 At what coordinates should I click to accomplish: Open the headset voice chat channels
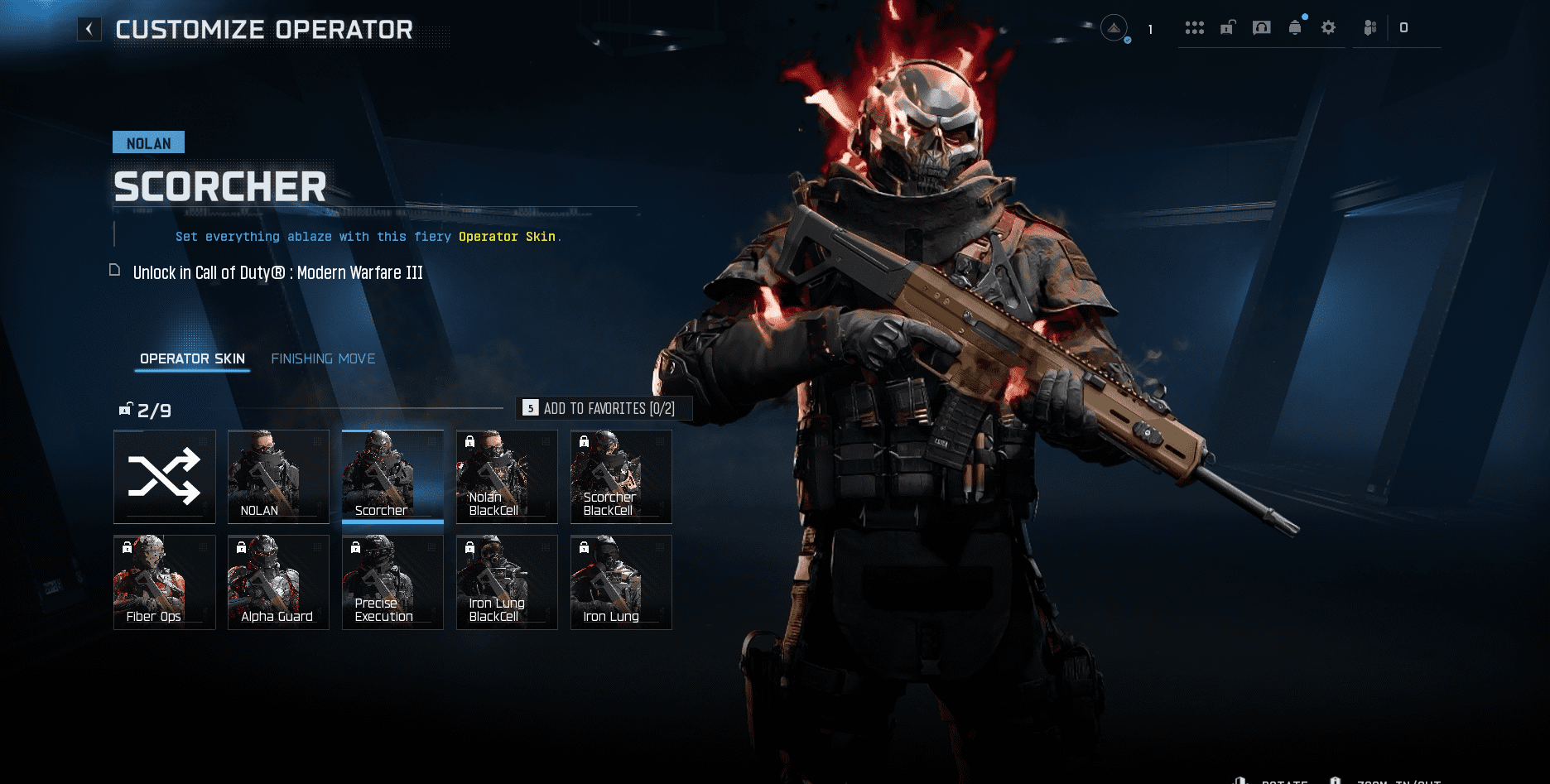tap(1261, 28)
